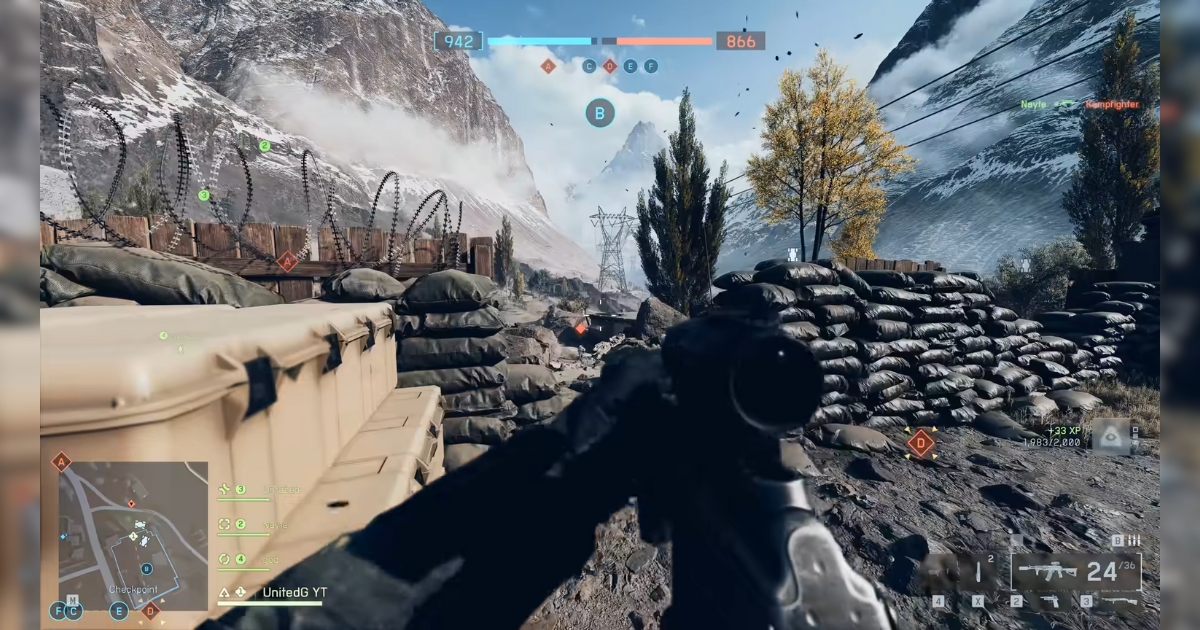The width and height of the screenshot is (1200, 630).
Task: Select objective C in the top capture row
Action: coord(589,66)
